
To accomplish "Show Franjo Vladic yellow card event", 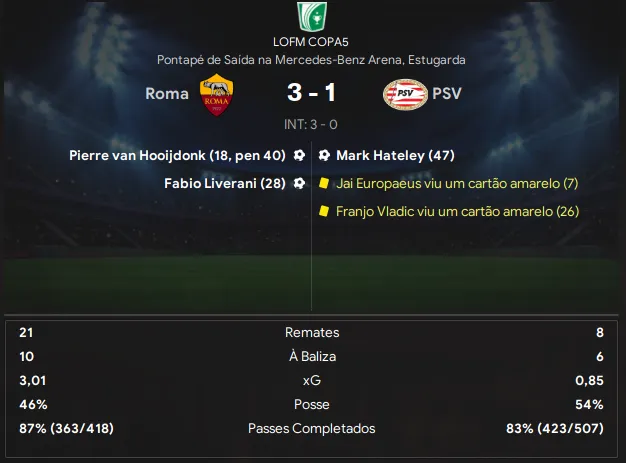I will click(x=458, y=211).
